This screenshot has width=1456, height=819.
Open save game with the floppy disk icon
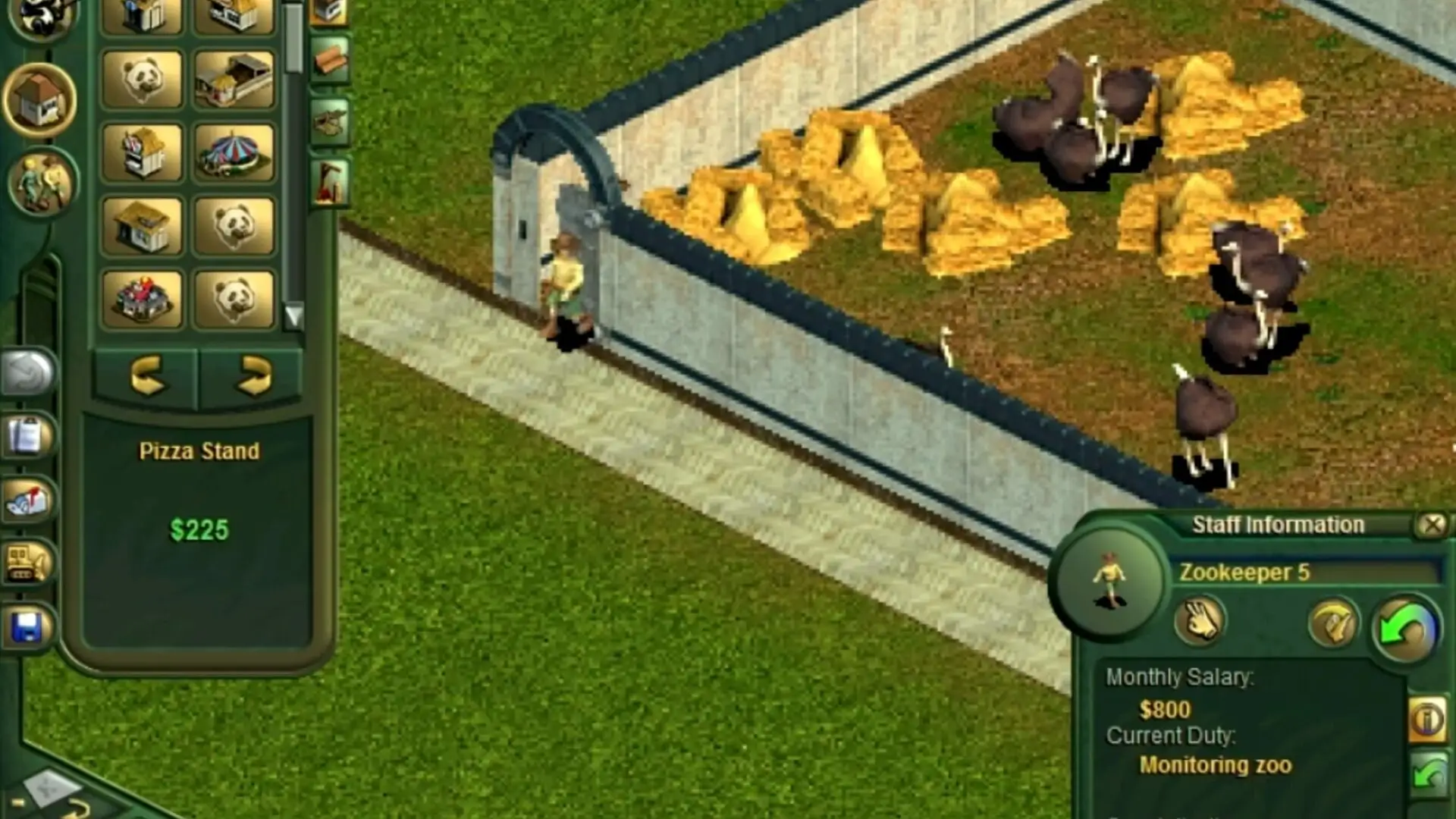(26, 627)
